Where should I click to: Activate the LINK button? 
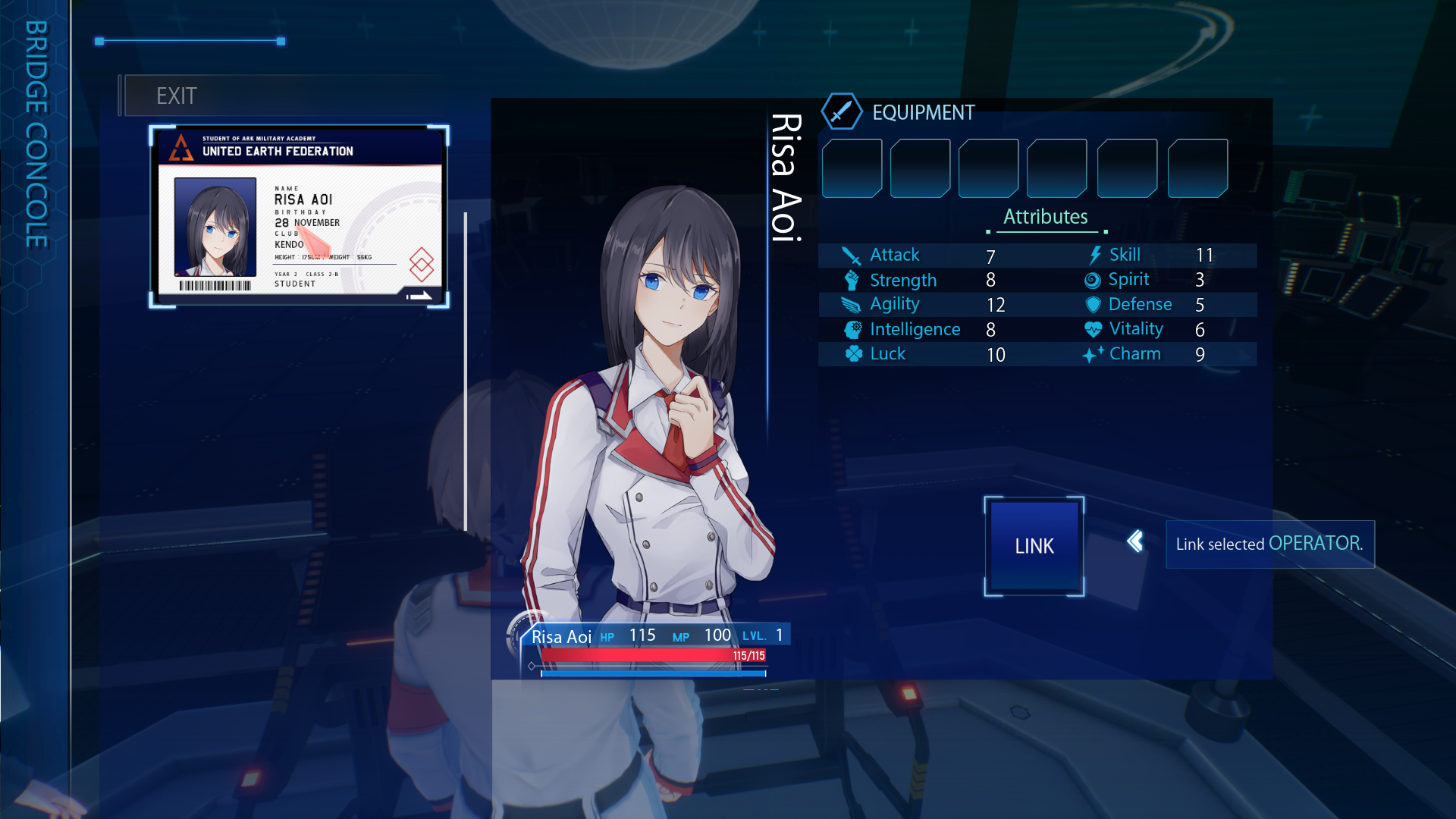pyautogui.click(x=1034, y=546)
